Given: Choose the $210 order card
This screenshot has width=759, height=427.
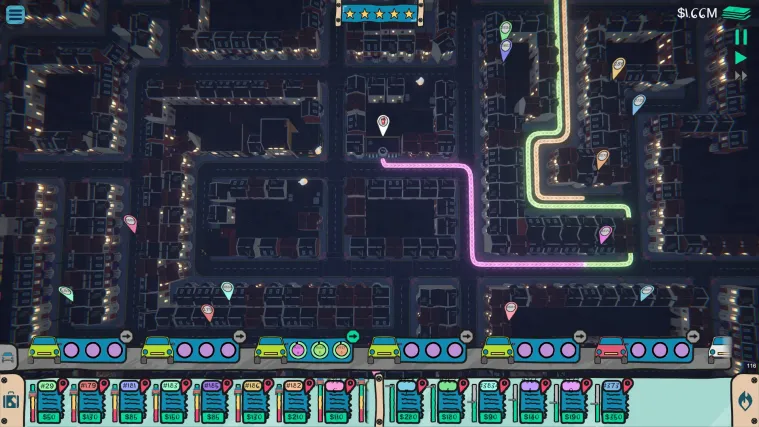Looking at the screenshot, I should tap(294, 402).
